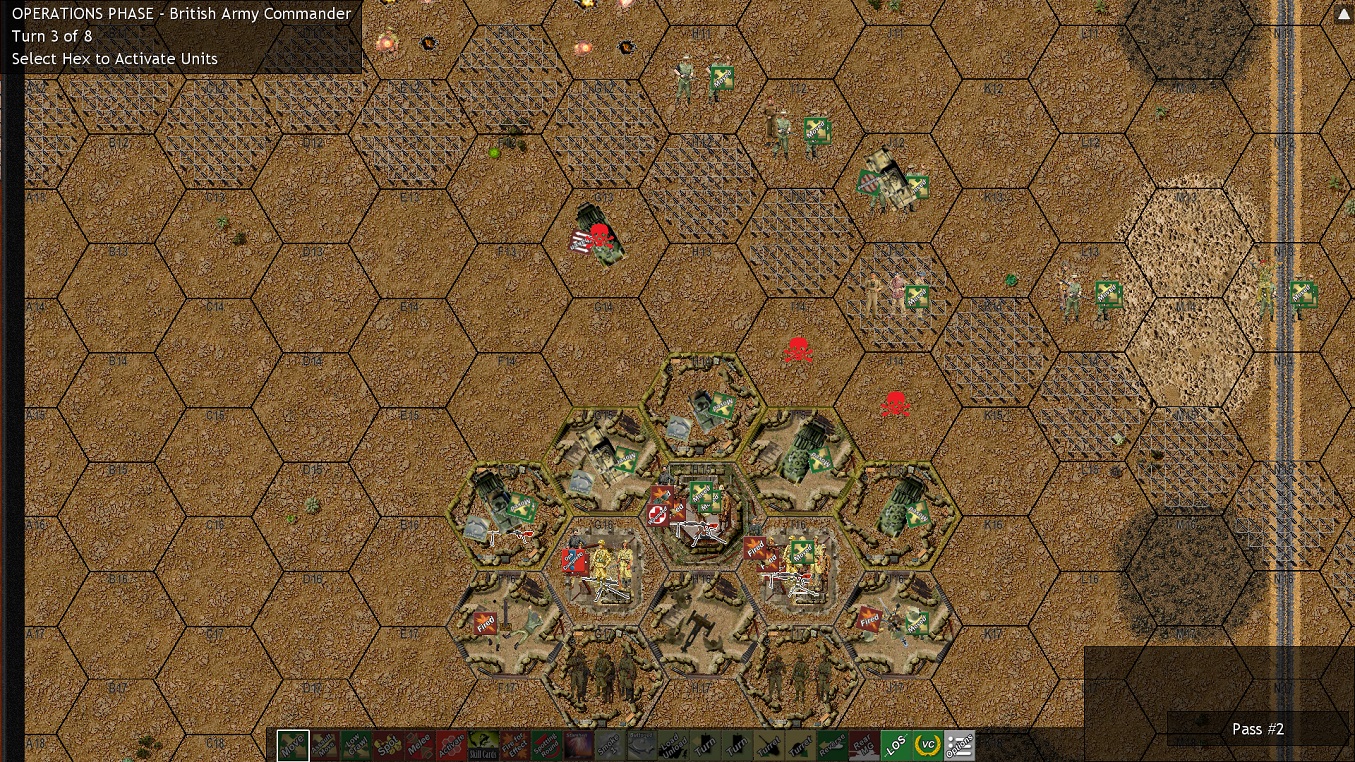The height and width of the screenshot is (762, 1355).
Task: Click the left Turn icon
Action: (x=704, y=744)
